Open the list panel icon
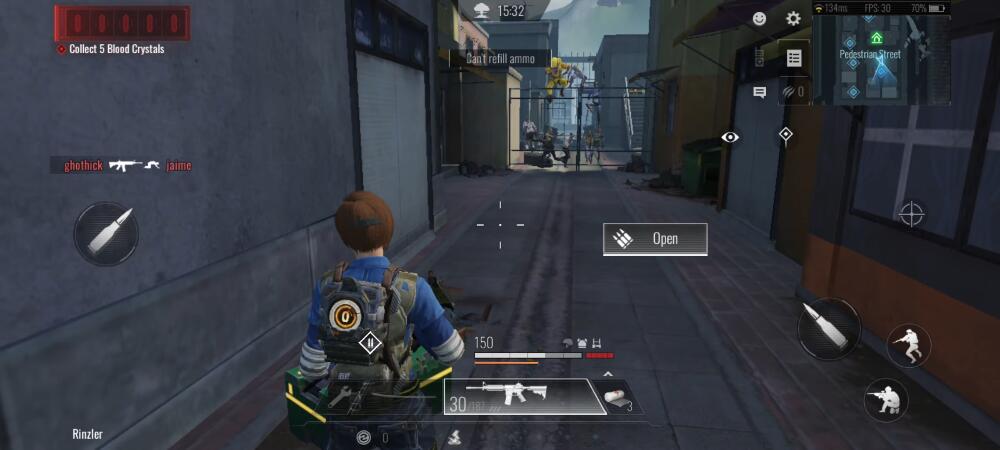The image size is (1000, 450). [x=794, y=58]
